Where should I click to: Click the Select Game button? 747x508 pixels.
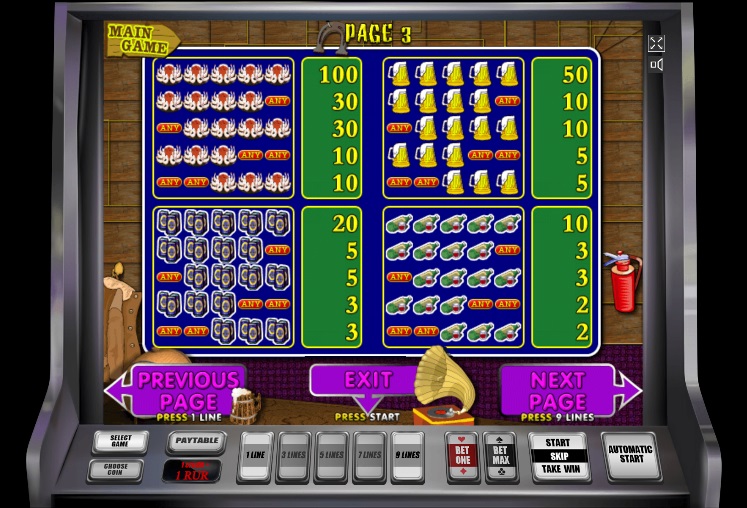(x=119, y=441)
